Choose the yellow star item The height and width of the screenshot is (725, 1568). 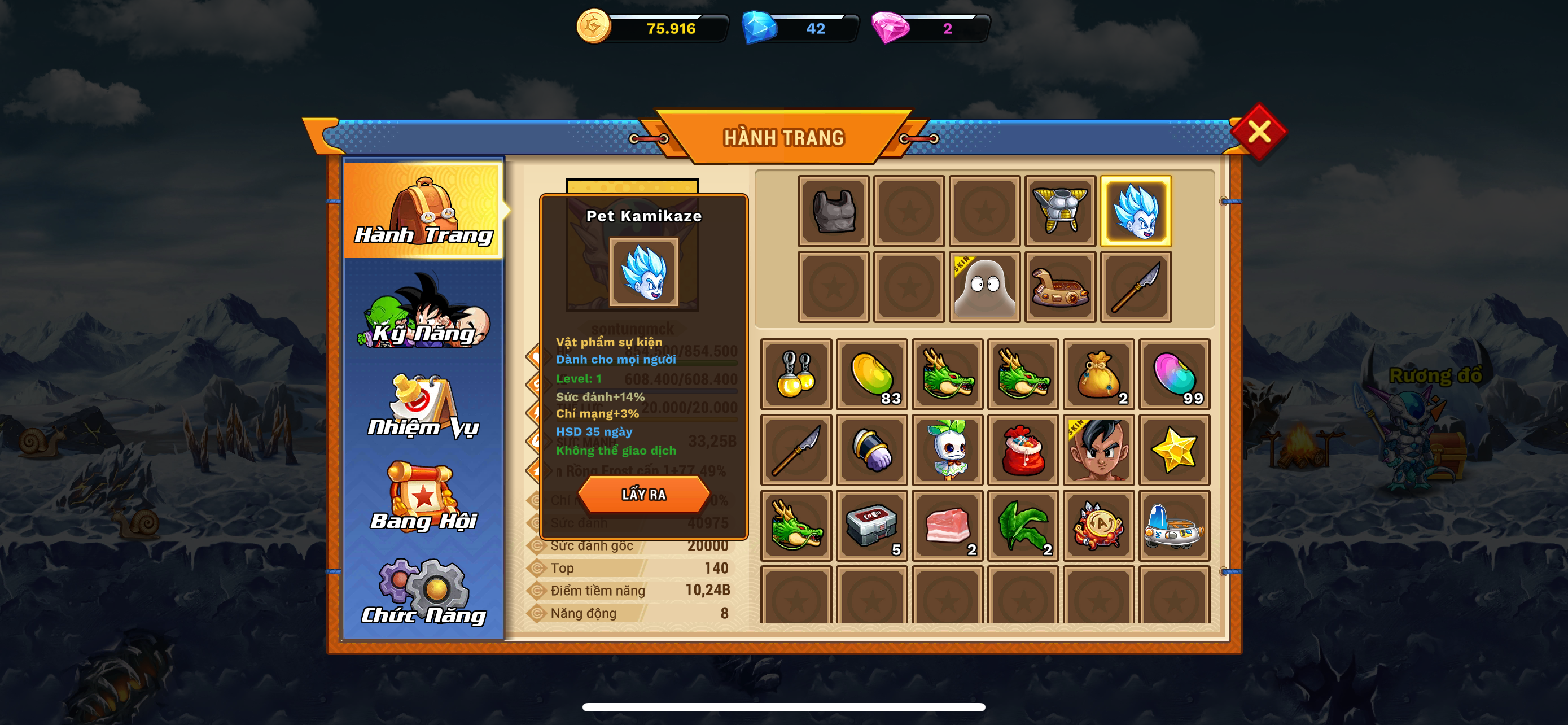(x=1173, y=450)
